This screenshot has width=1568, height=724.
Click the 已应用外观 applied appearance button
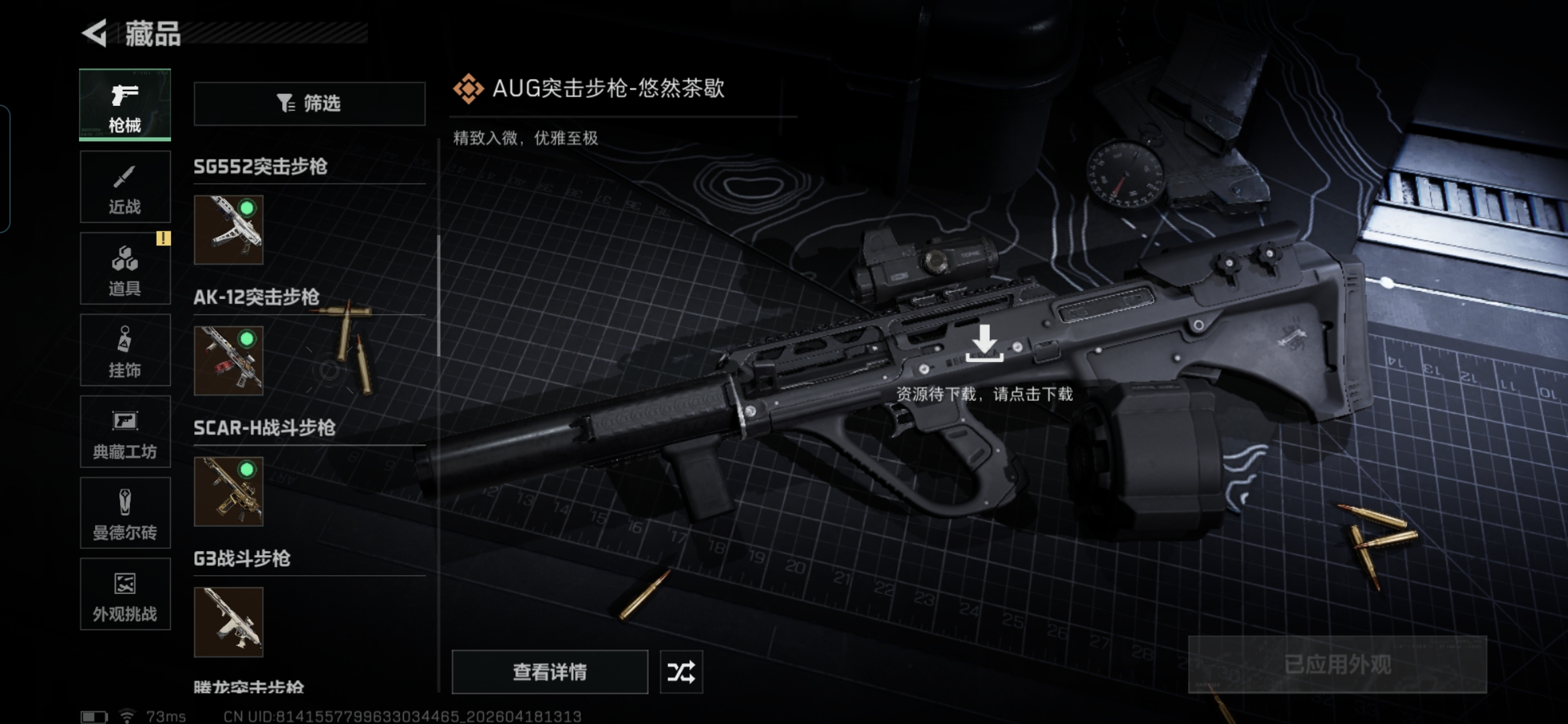tap(1337, 664)
